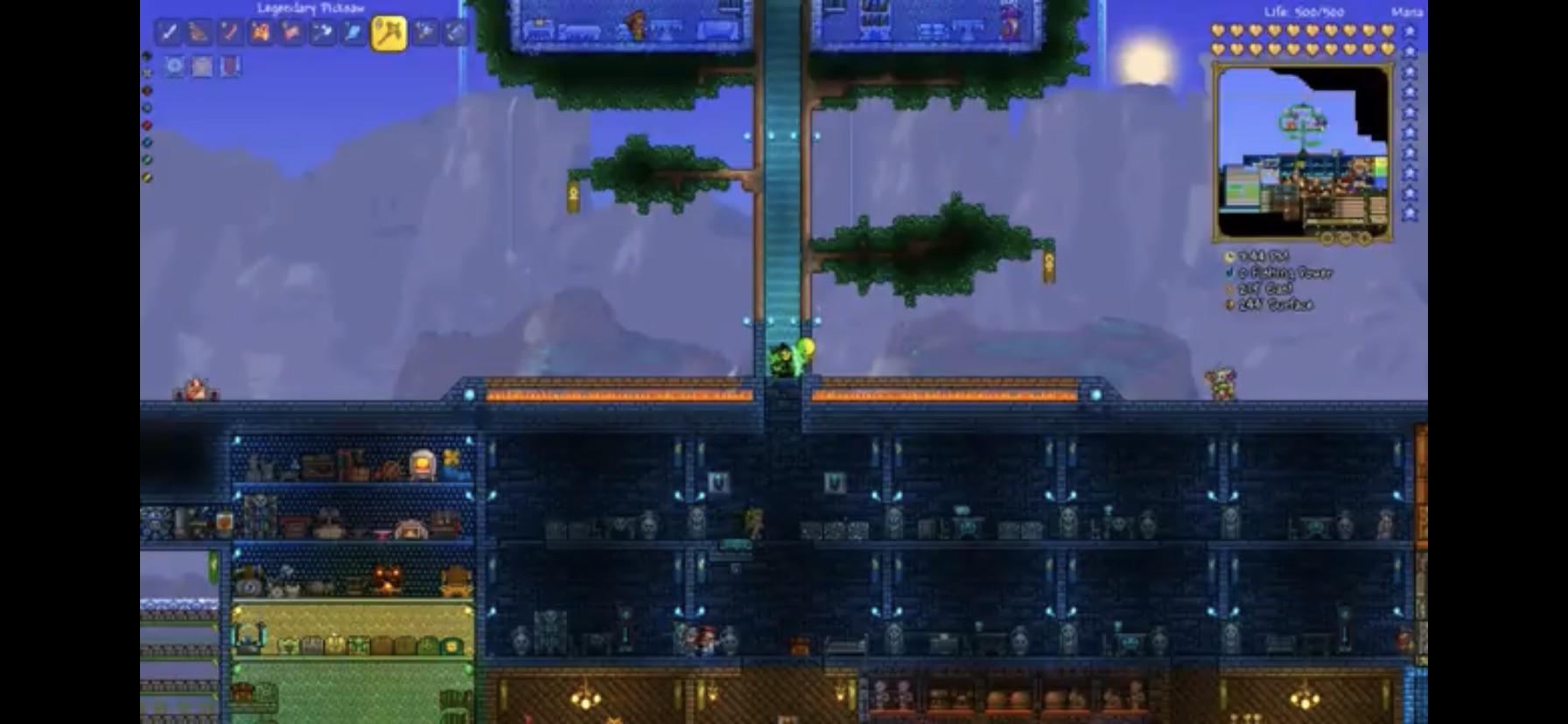Activate the shield loadout icon below the hotbar
The image size is (1568, 724).
[230, 66]
